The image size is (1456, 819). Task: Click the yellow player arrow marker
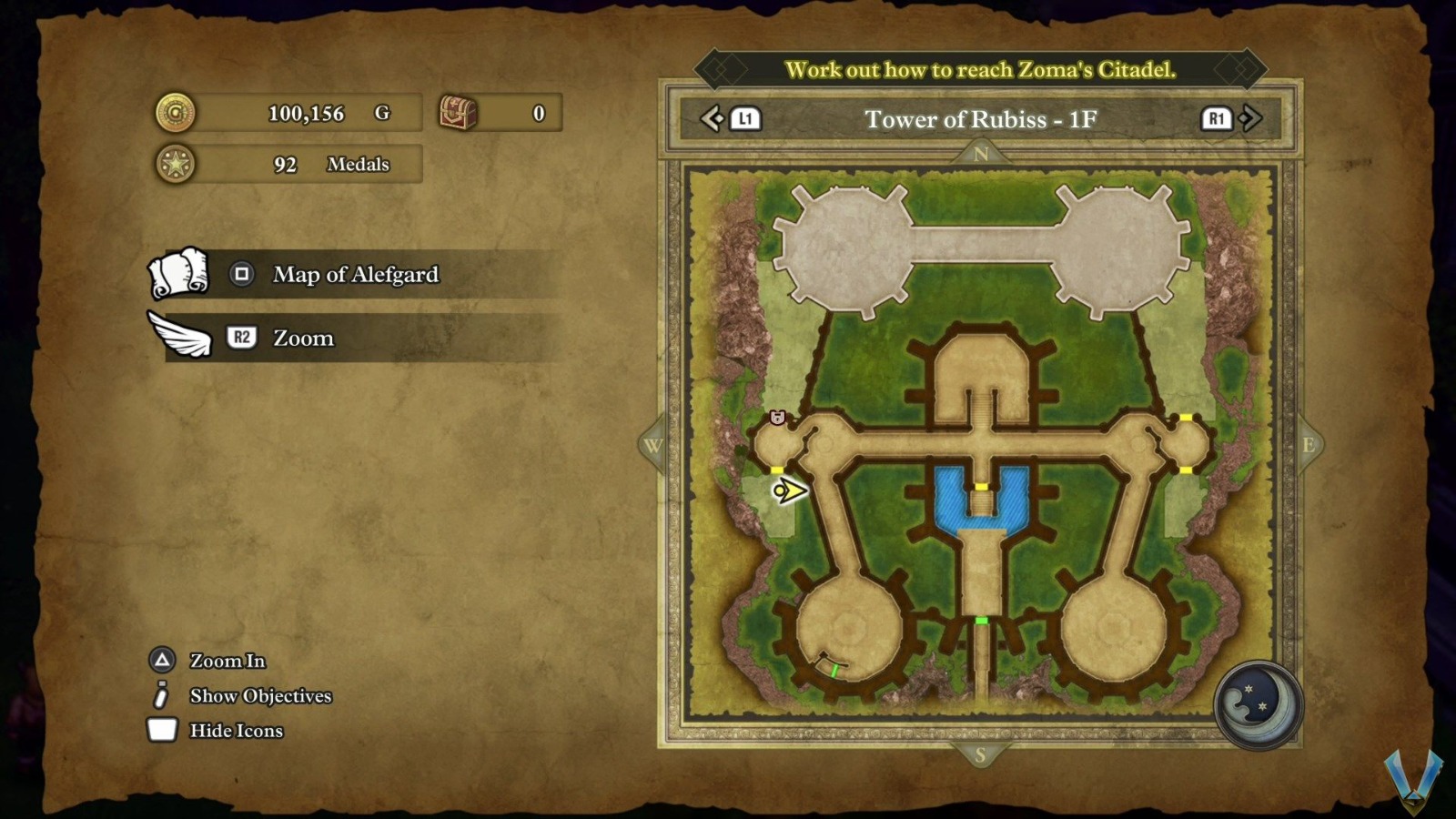pyautogui.click(x=789, y=491)
